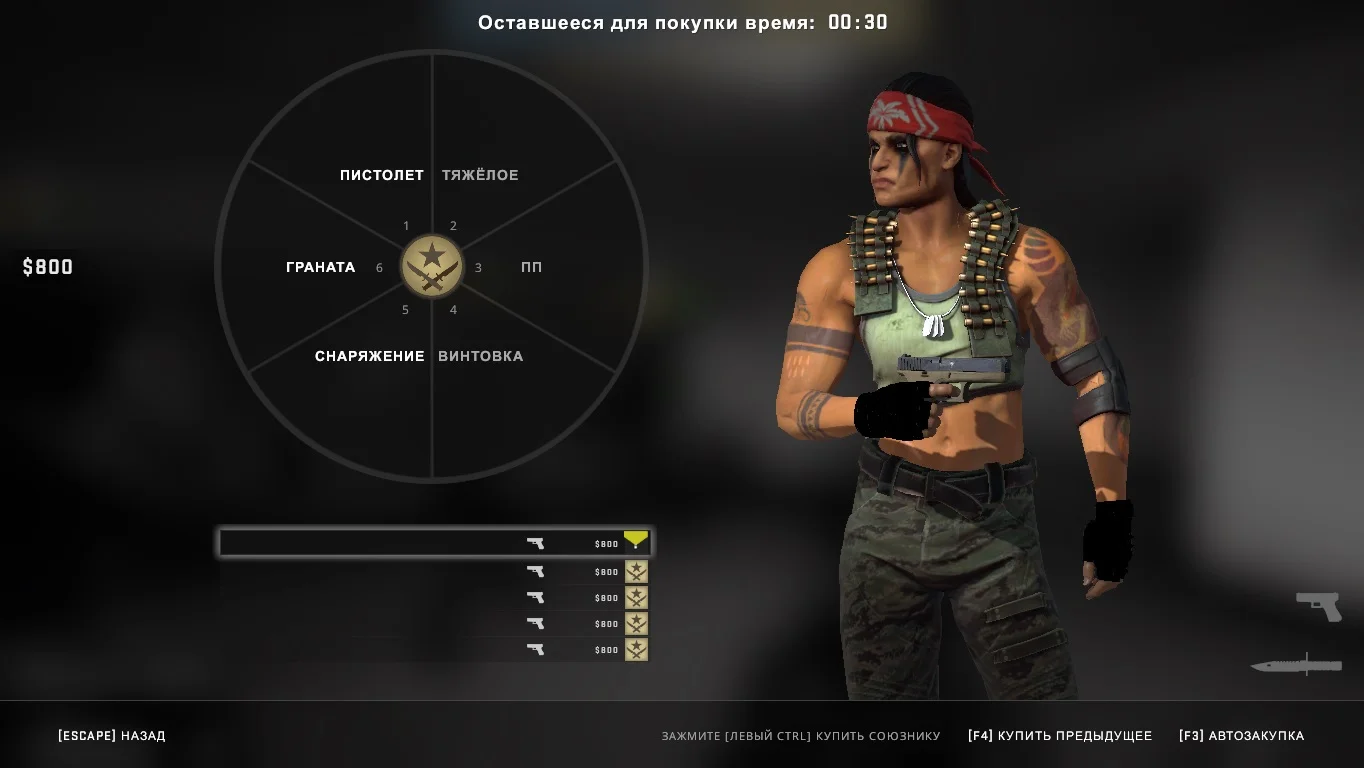The image size is (1364, 768).
Task: Select the СНАРЯЖЕНИЕ segment
Action: pyautogui.click(x=369, y=356)
